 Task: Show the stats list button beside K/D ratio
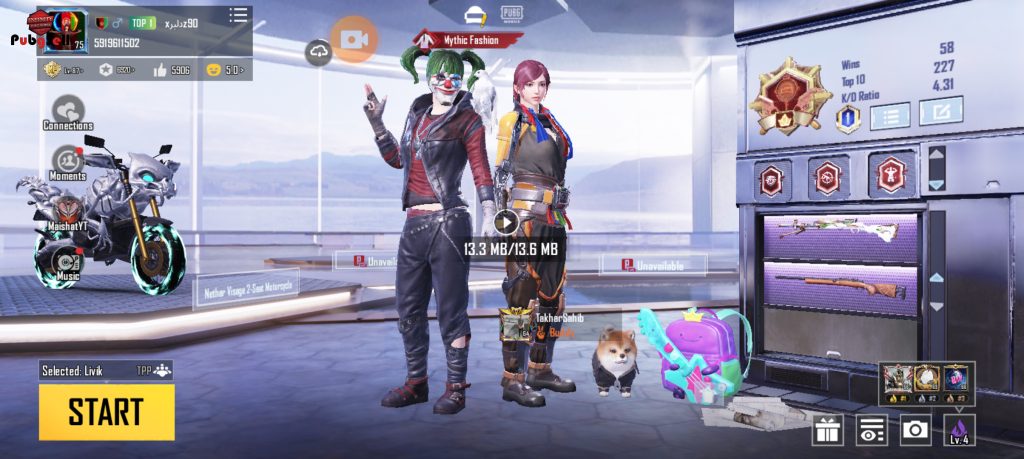point(889,115)
